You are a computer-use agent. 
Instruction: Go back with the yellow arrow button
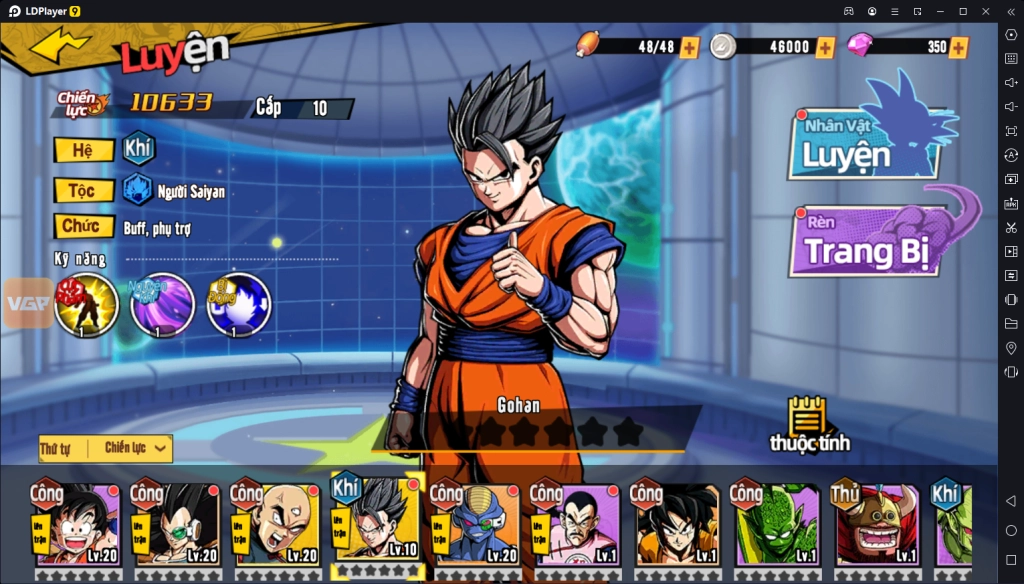click(61, 44)
